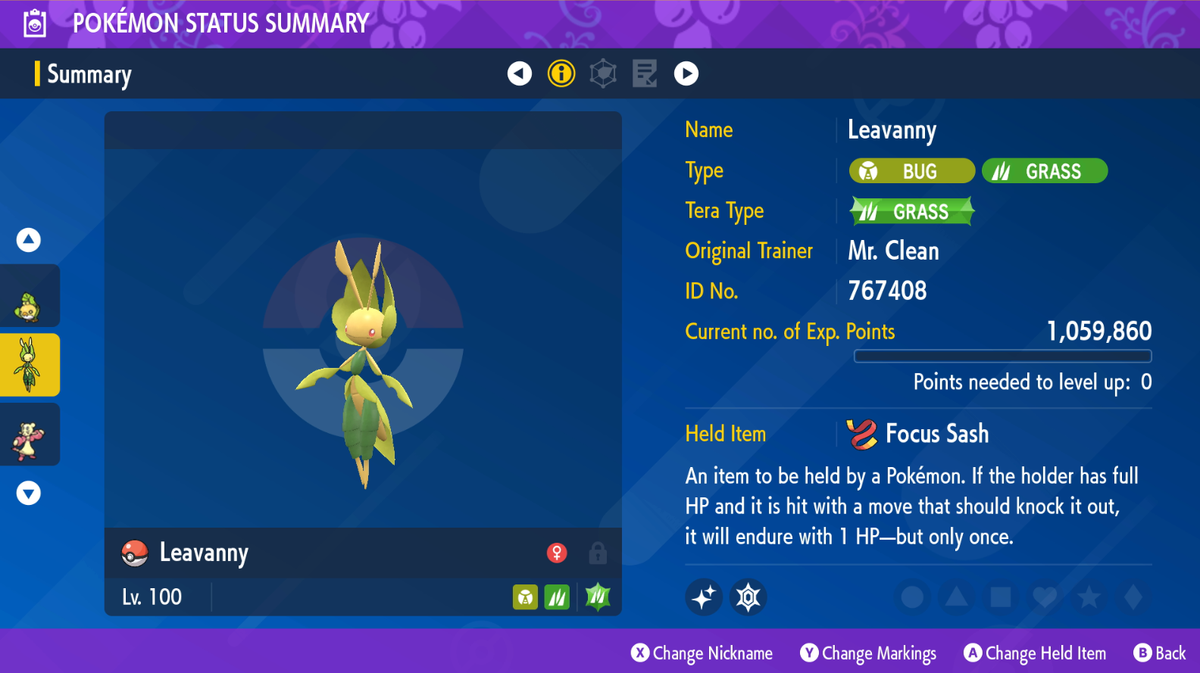The width and height of the screenshot is (1200, 673).
Task: Click the Focus Sash held item
Action: tap(918, 434)
